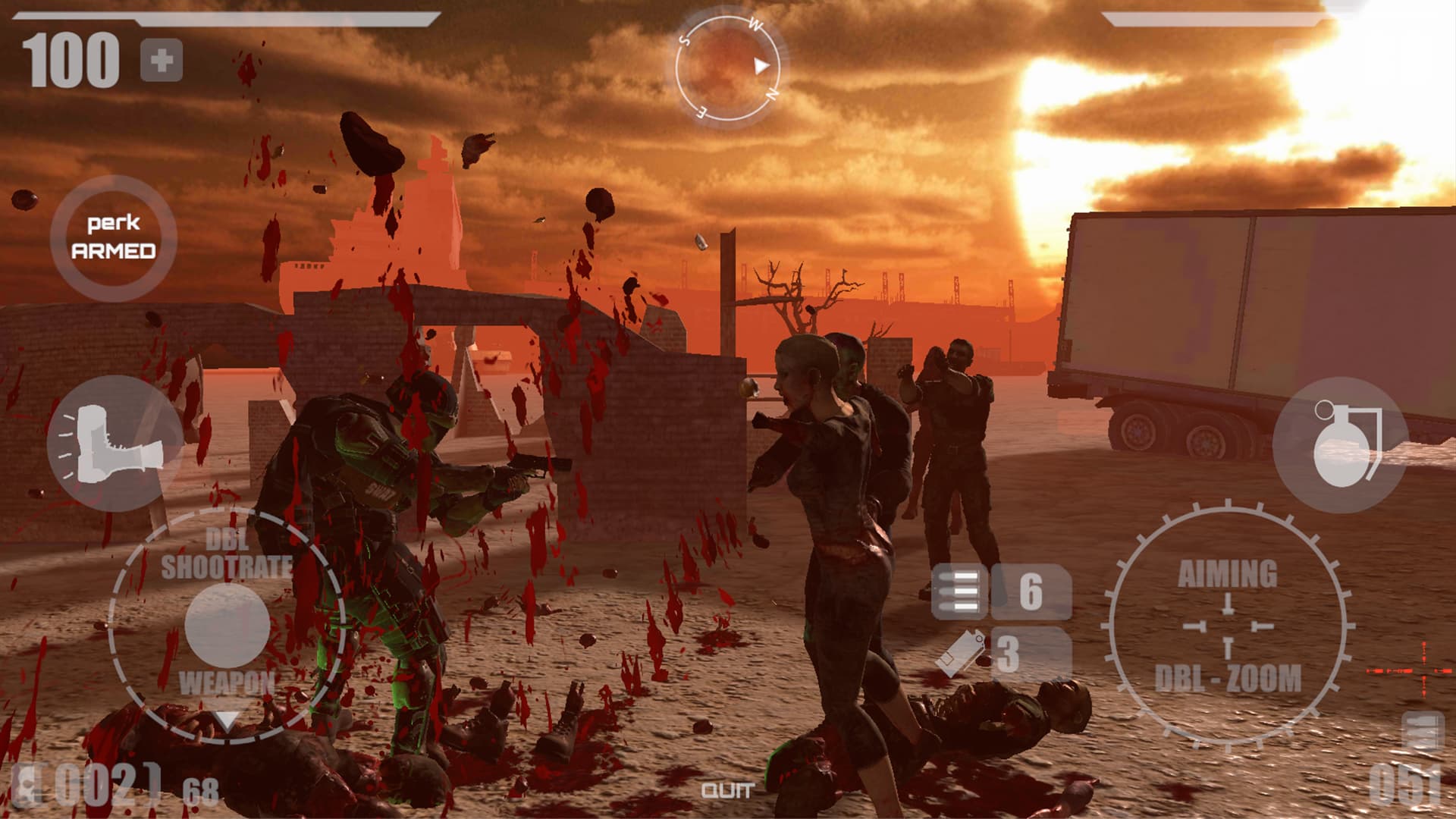Activate the perk ARMED ability
The height and width of the screenshot is (819, 1456).
click(114, 239)
